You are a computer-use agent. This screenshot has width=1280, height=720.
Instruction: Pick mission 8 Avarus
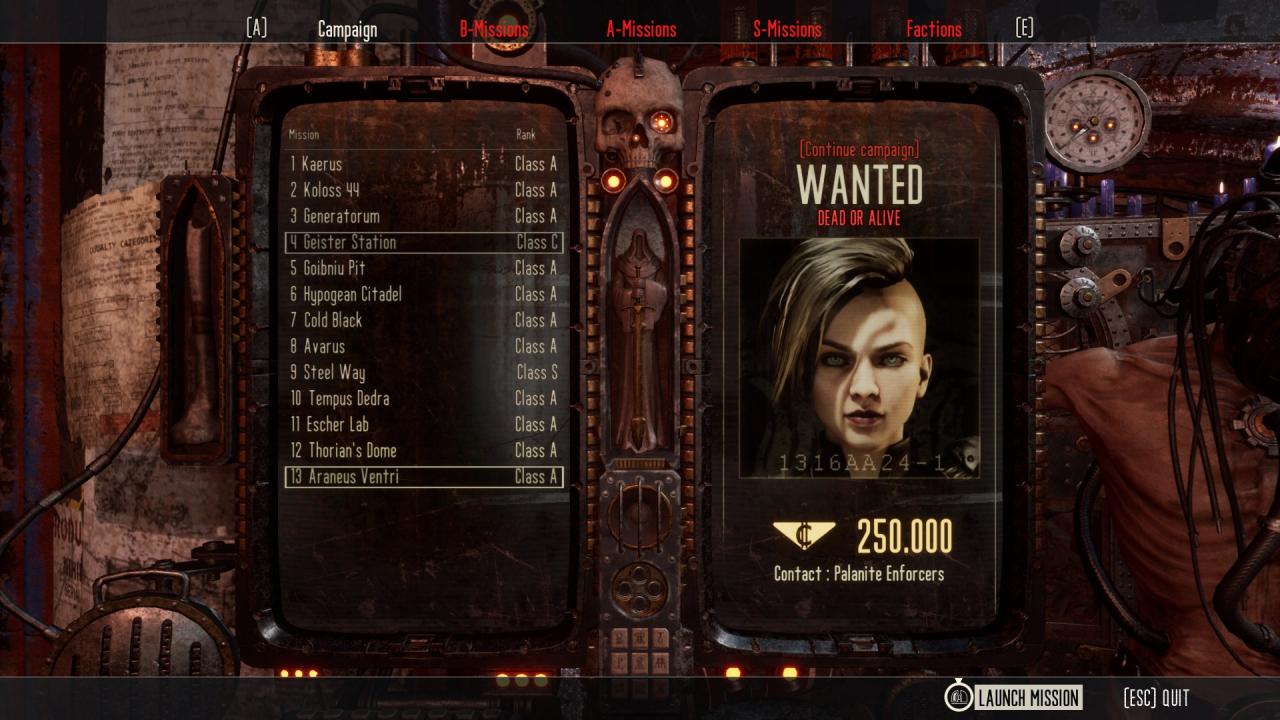[x=423, y=346]
